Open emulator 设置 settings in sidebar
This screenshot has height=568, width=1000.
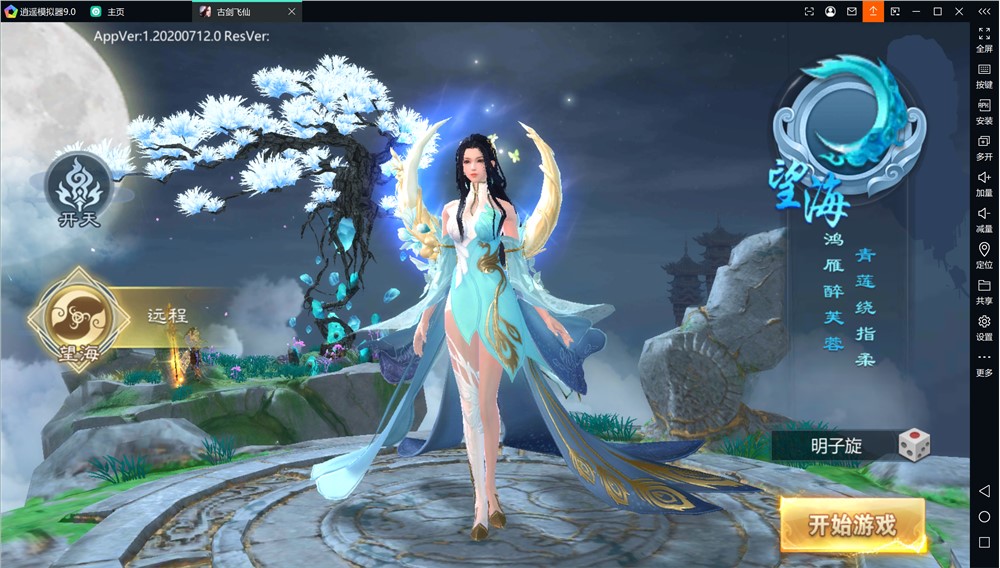[x=984, y=327]
